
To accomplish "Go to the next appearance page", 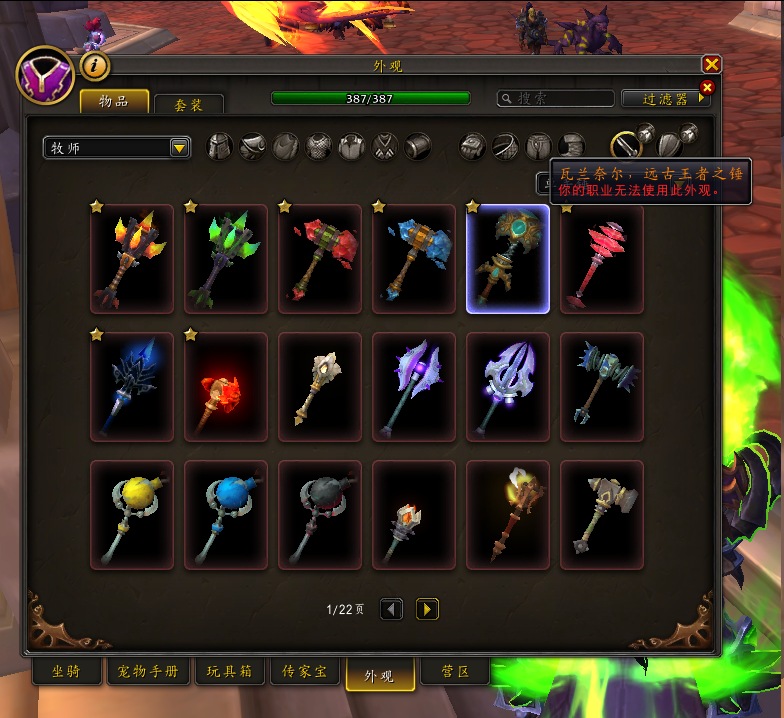I will (427, 608).
